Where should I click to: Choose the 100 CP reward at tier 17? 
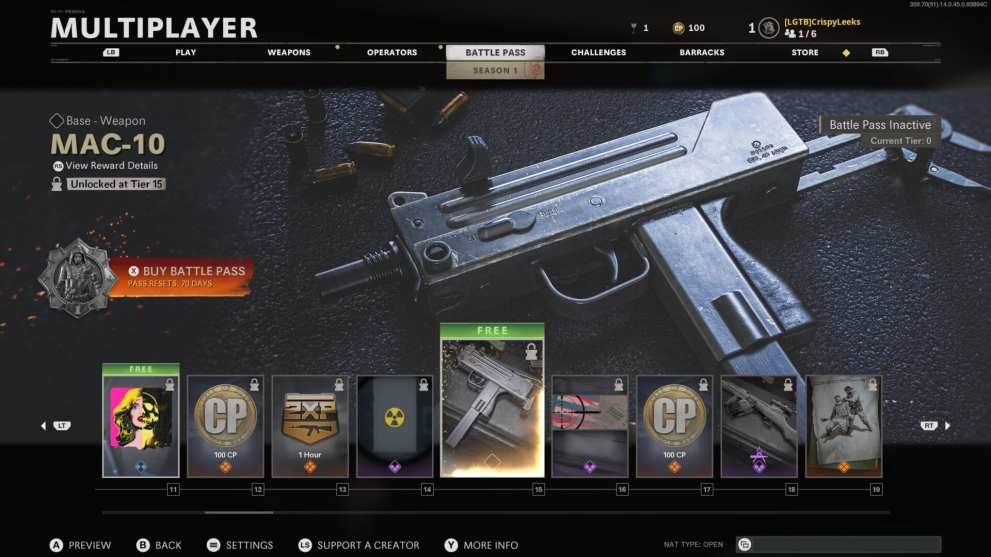[675, 426]
